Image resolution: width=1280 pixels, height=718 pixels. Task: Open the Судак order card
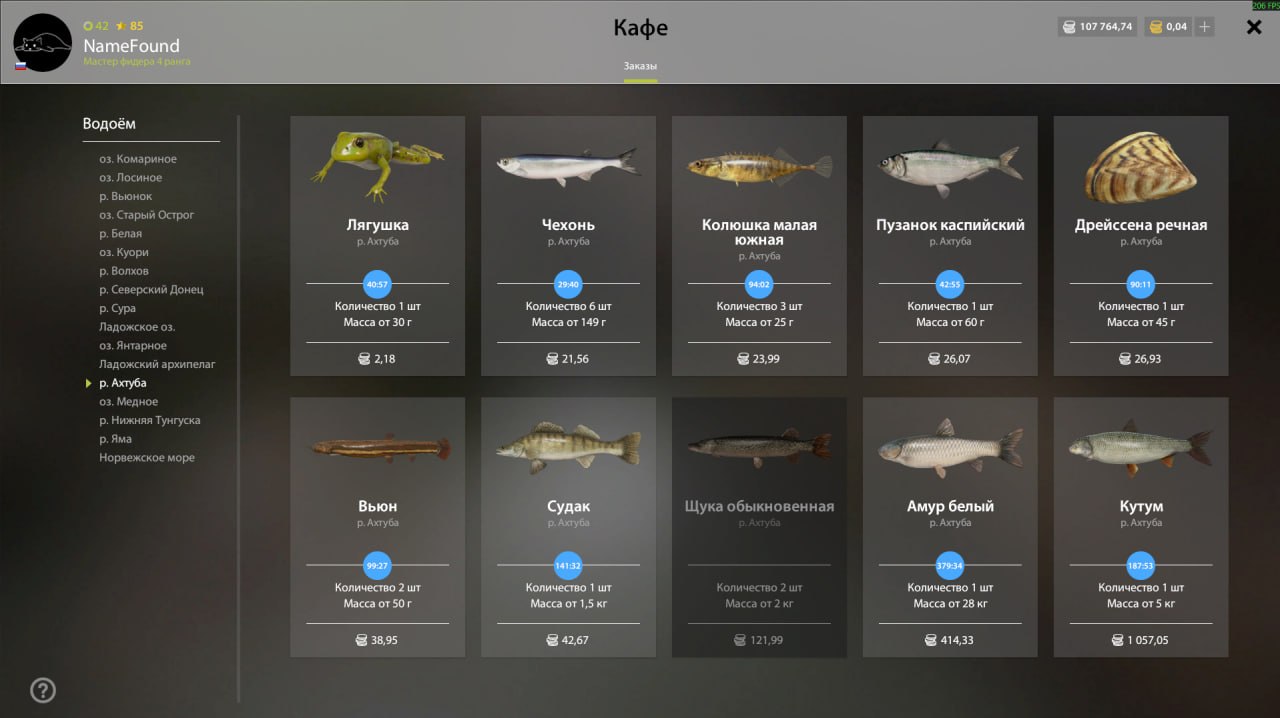pos(568,527)
